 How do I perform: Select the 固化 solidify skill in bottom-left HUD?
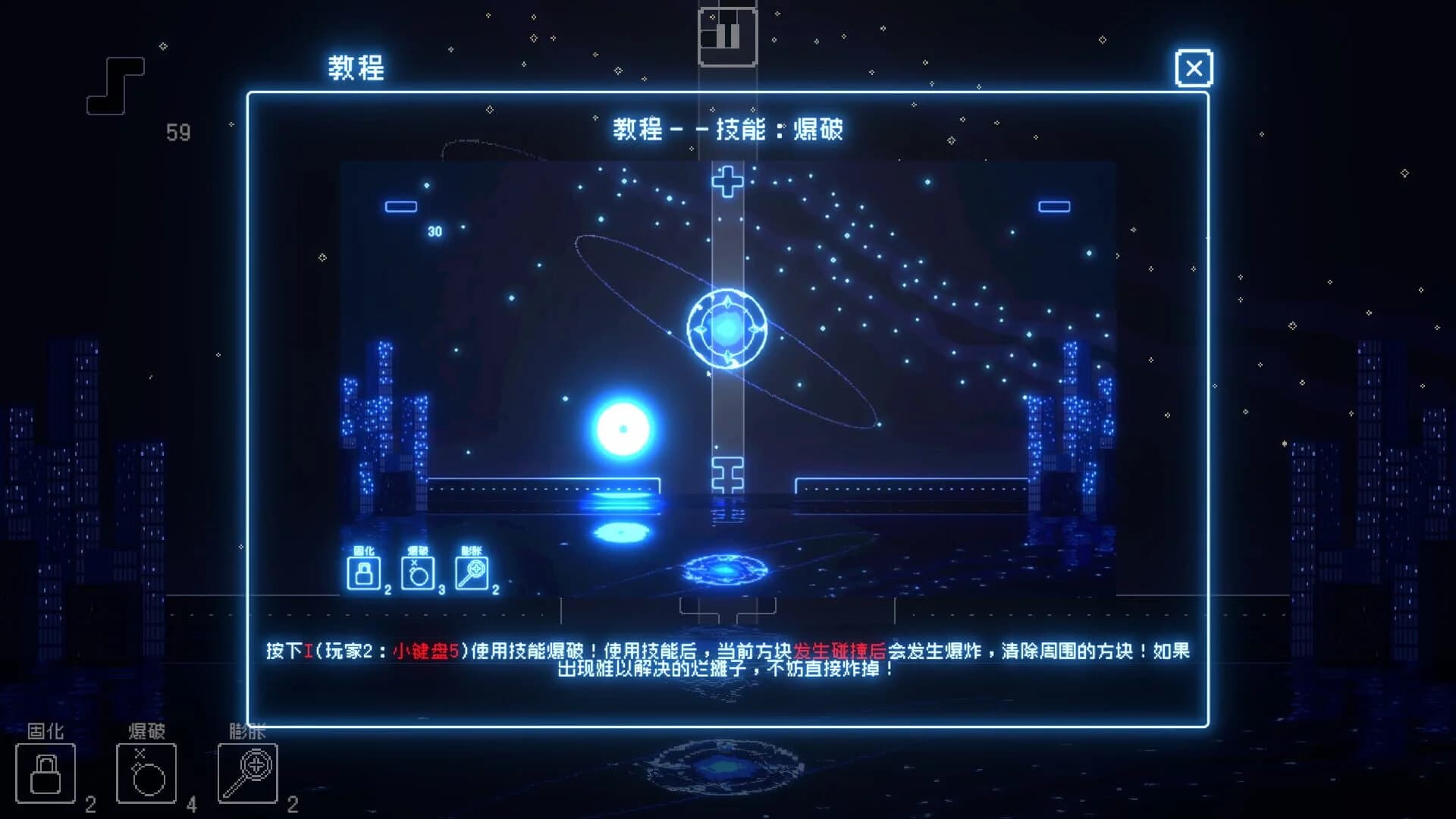tap(45, 772)
